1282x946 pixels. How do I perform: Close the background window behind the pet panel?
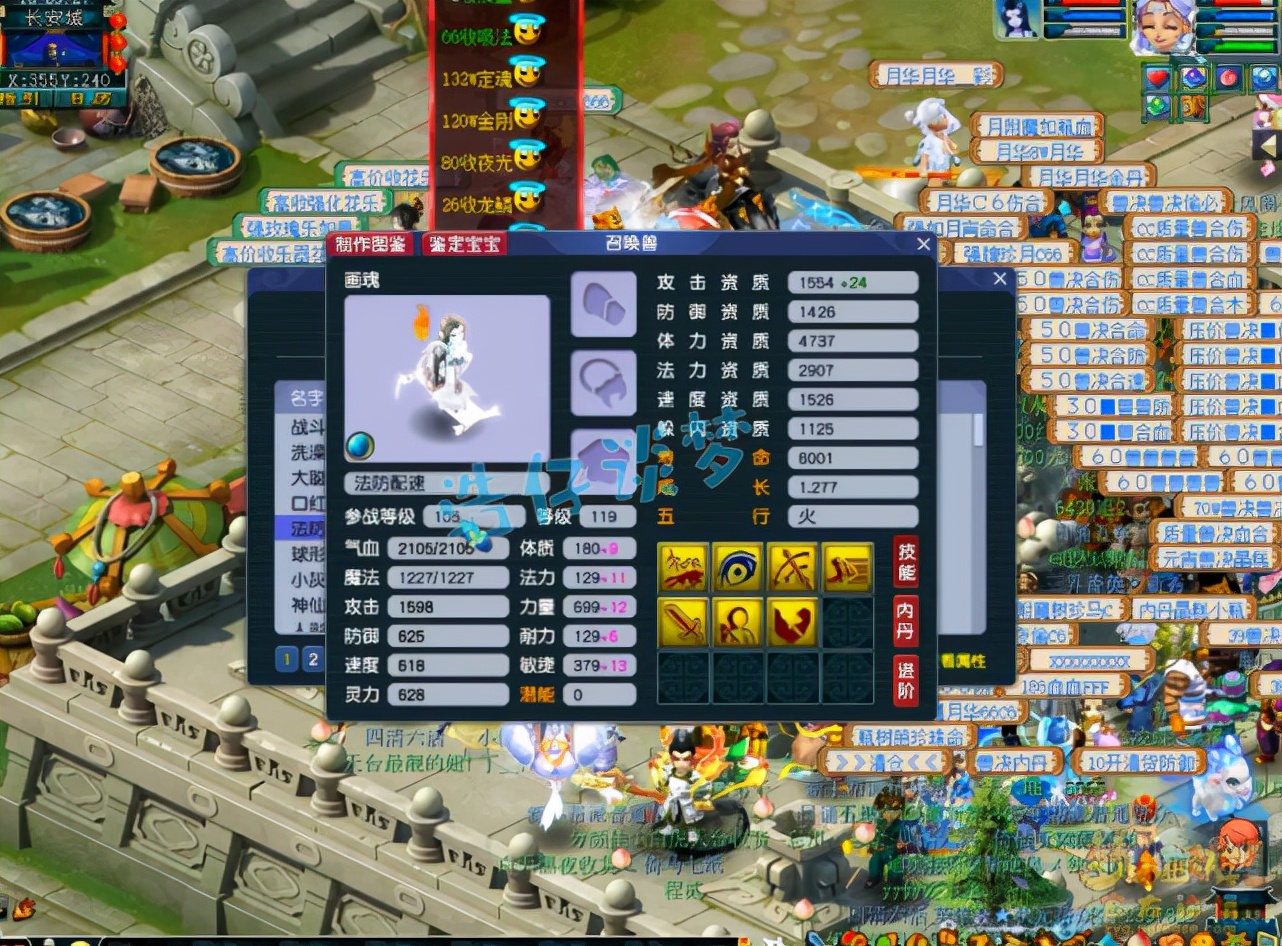coord(999,280)
